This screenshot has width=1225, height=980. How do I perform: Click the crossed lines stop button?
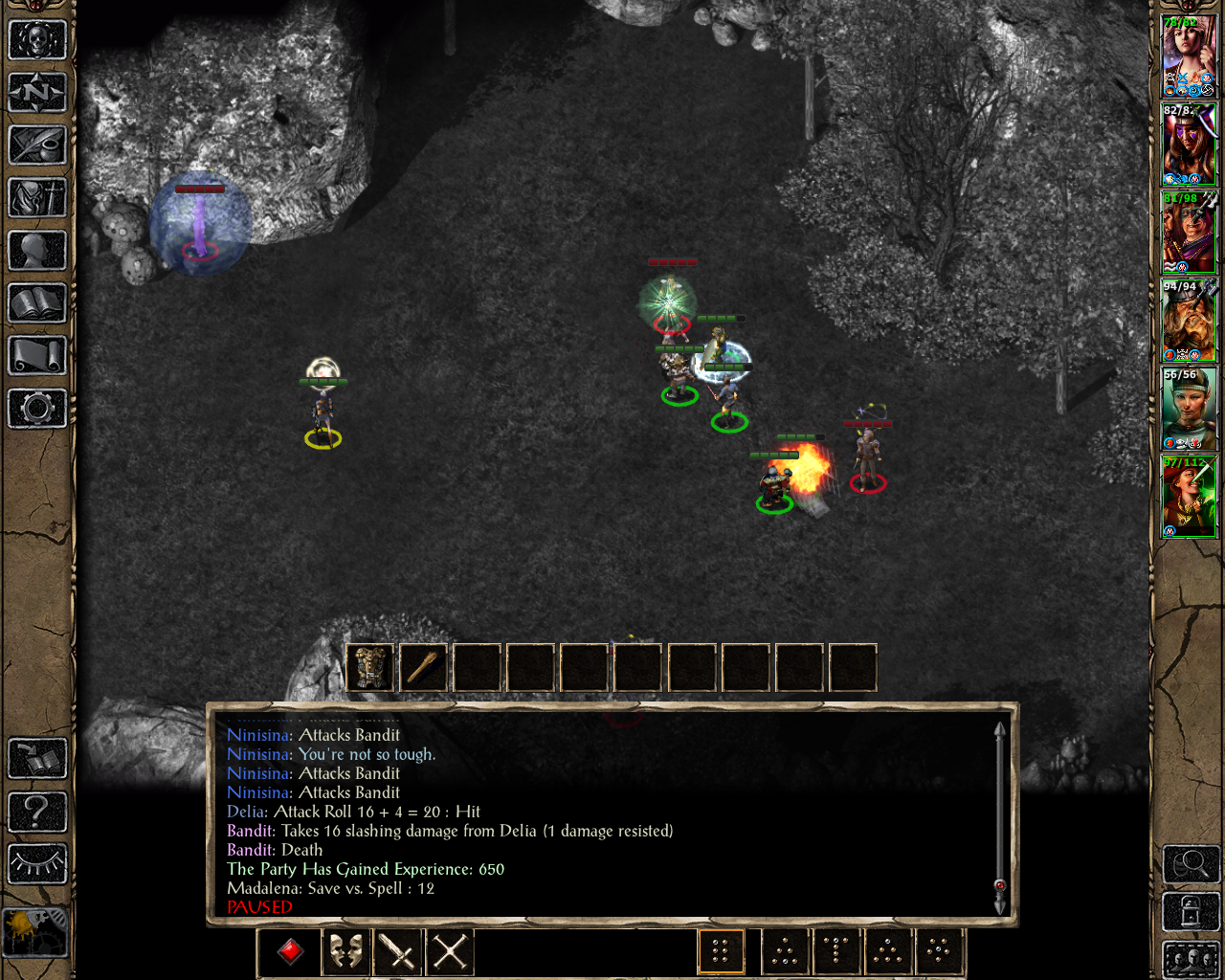[450, 951]
